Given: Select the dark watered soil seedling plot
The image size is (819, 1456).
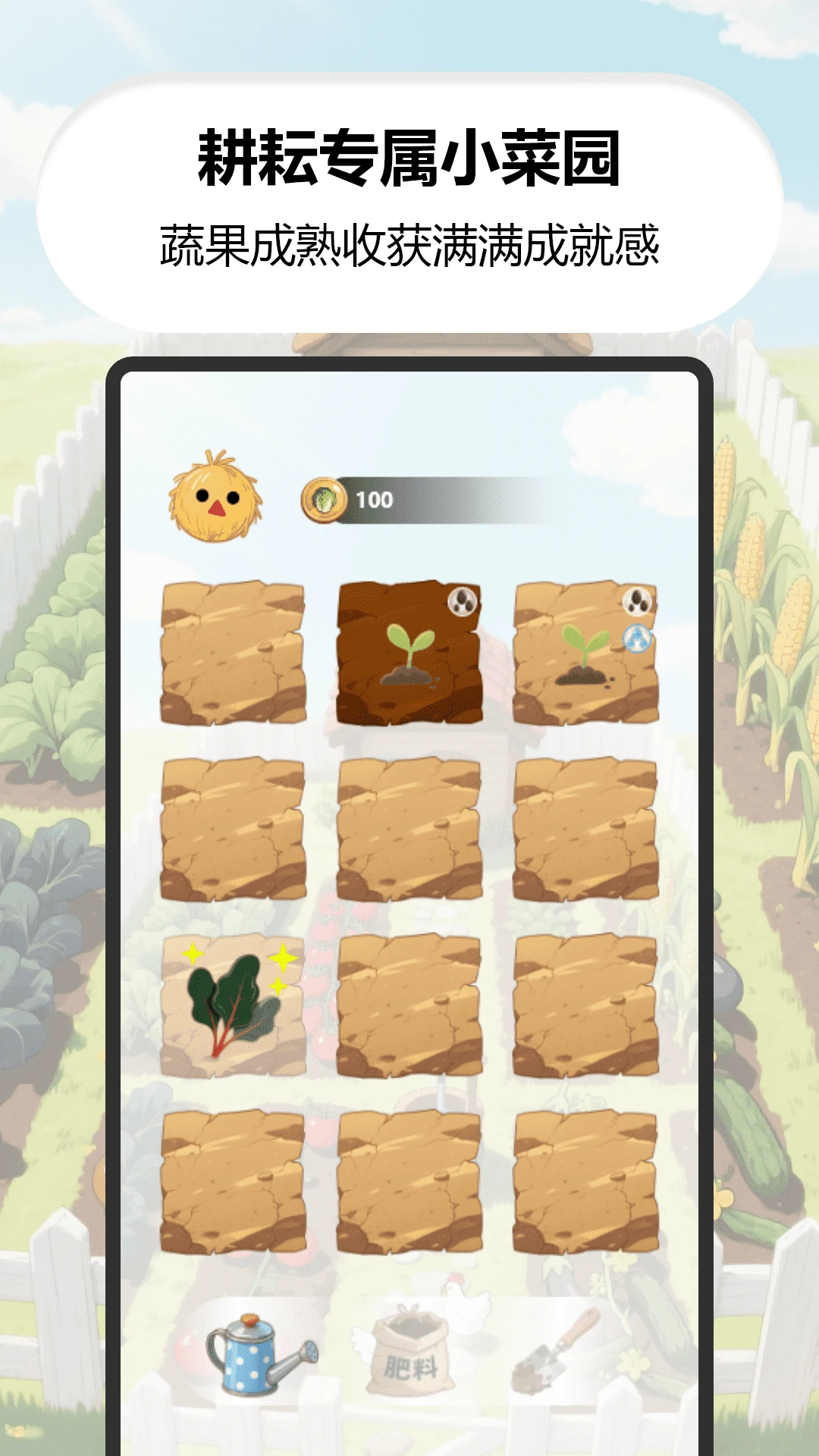Looking at the screenshot, I should pos(409,653).
